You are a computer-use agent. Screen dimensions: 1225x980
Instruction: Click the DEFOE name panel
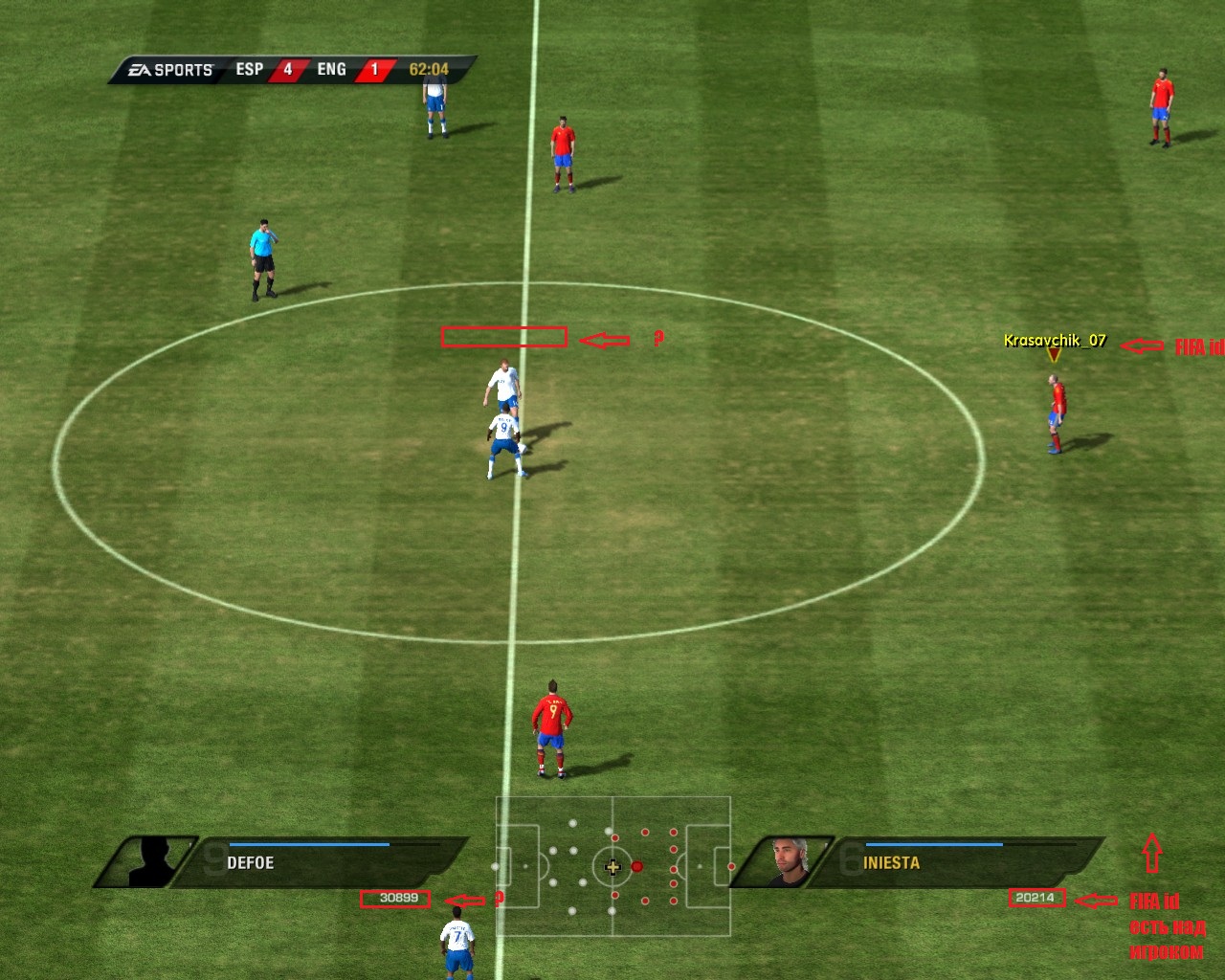(x=325, y=861)
